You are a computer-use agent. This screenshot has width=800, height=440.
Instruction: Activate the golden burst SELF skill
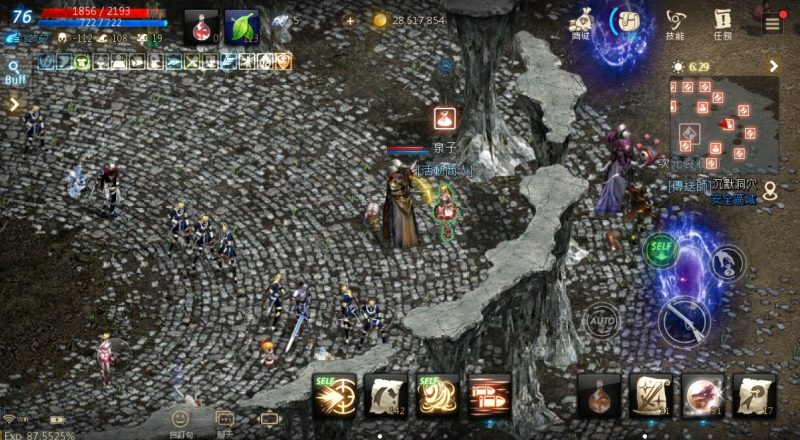click(335, 396)
